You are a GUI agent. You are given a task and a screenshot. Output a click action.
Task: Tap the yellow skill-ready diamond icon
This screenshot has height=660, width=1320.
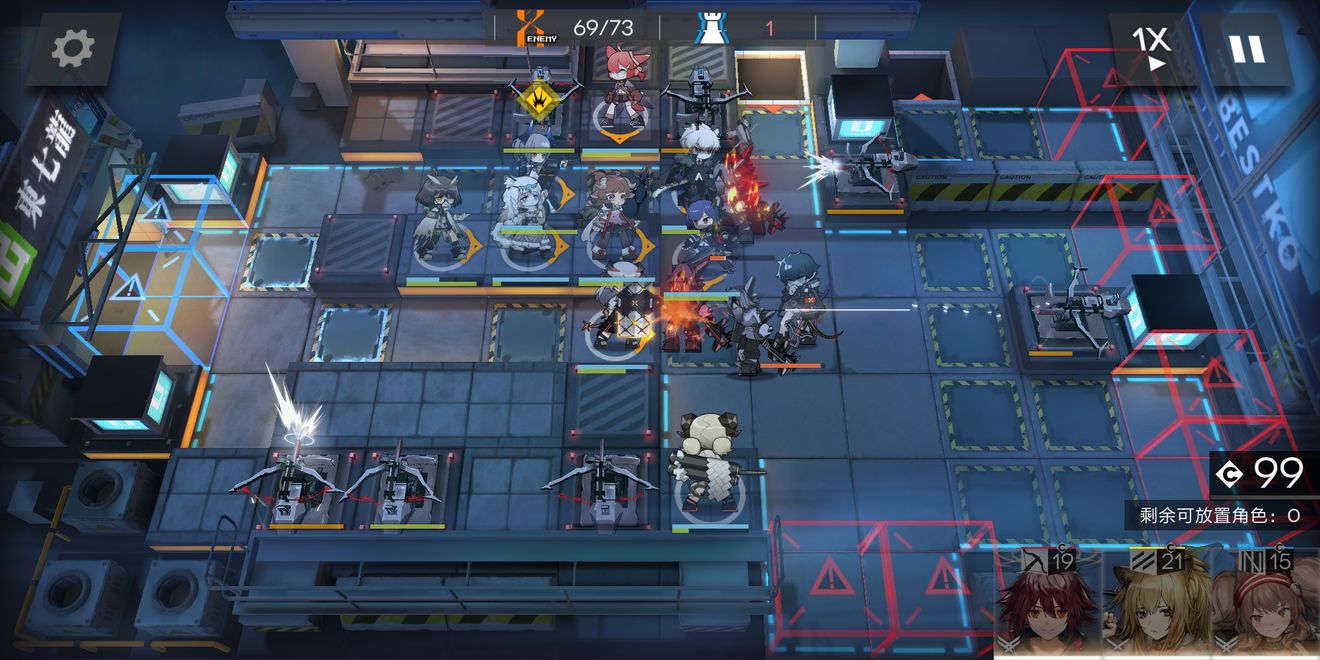point(538,100)
